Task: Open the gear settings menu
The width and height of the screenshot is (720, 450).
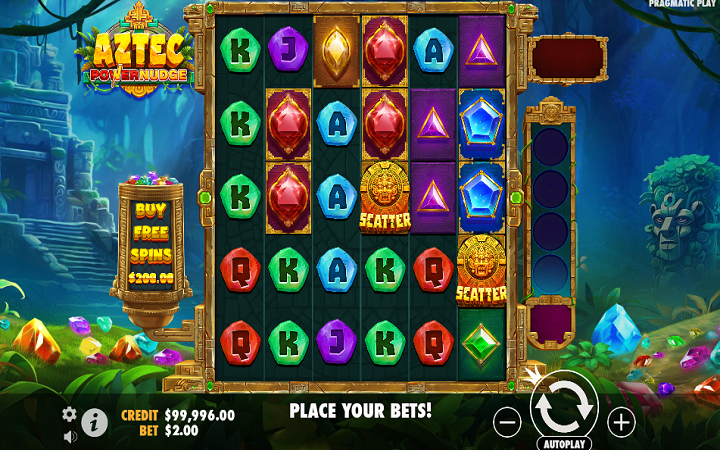Action: coord(69,414)
